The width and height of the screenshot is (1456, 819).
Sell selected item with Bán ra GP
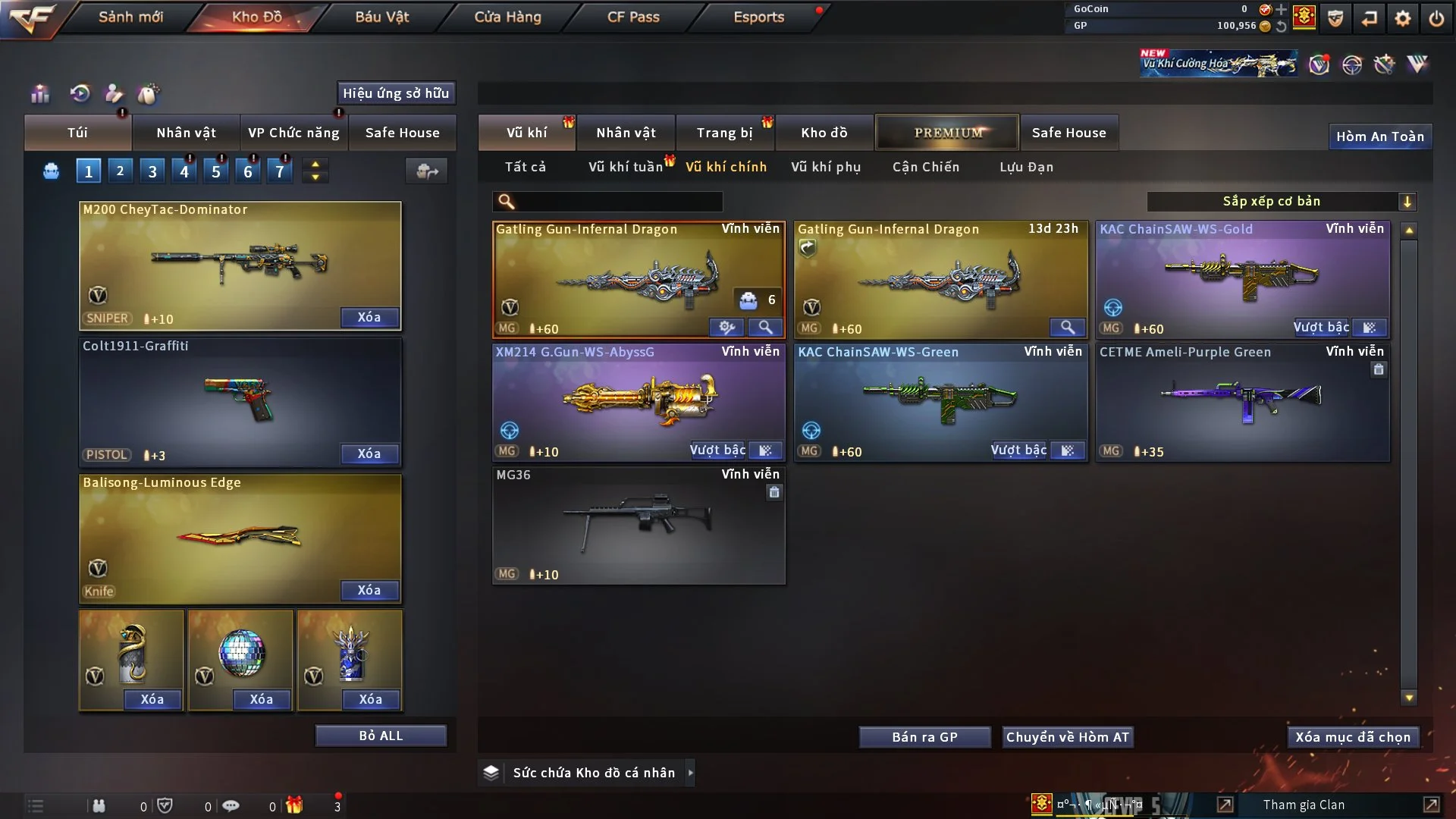pyautogui.click(x=924, y=737)
